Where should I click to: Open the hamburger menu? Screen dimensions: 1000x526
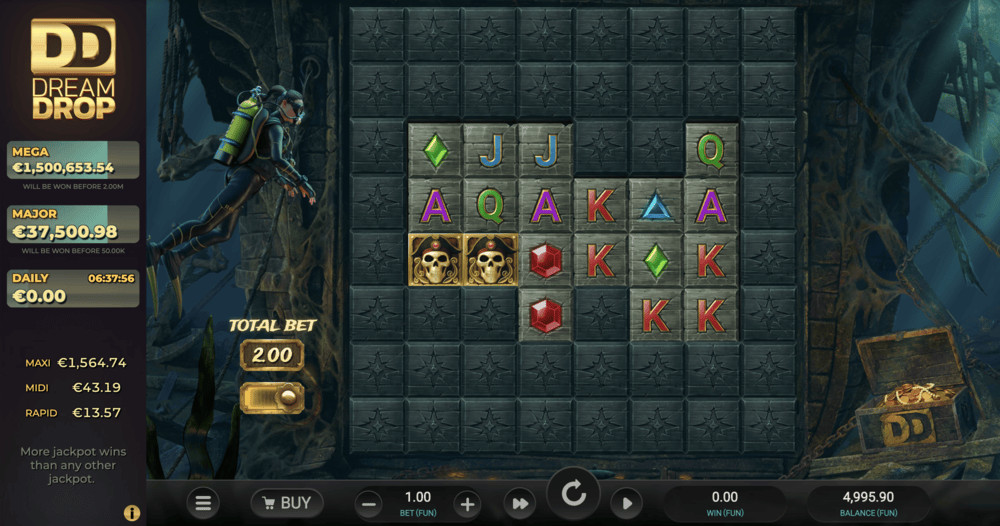(x=203, y=503)
